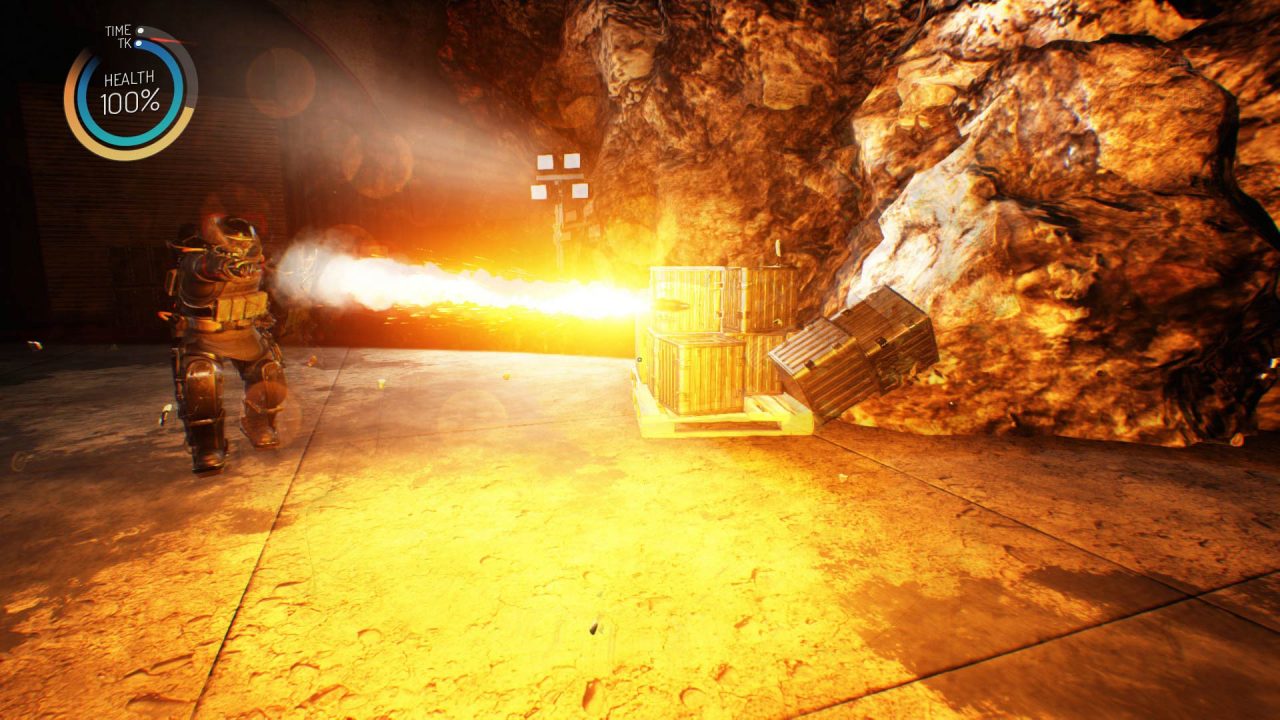Open the tilted wooden crate
This screenshot has width=1280, height=720.
pyautogui.click(x=848, y=350)
